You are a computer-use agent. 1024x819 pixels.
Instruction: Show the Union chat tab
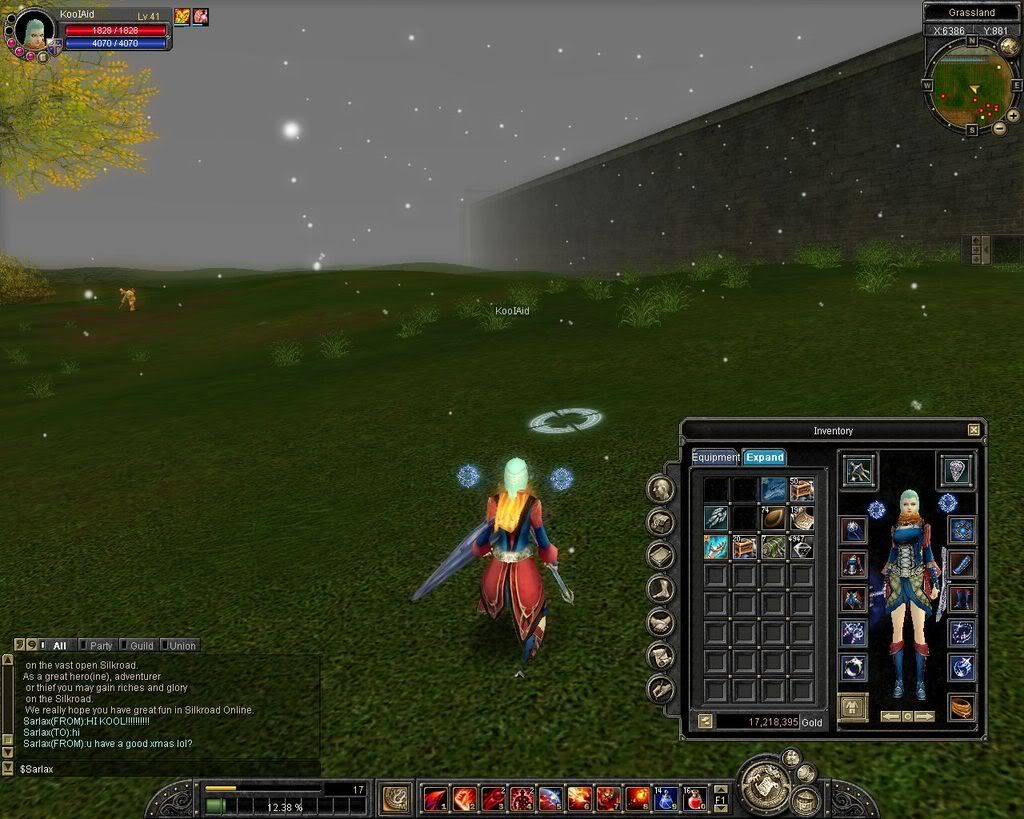point(181,646)
